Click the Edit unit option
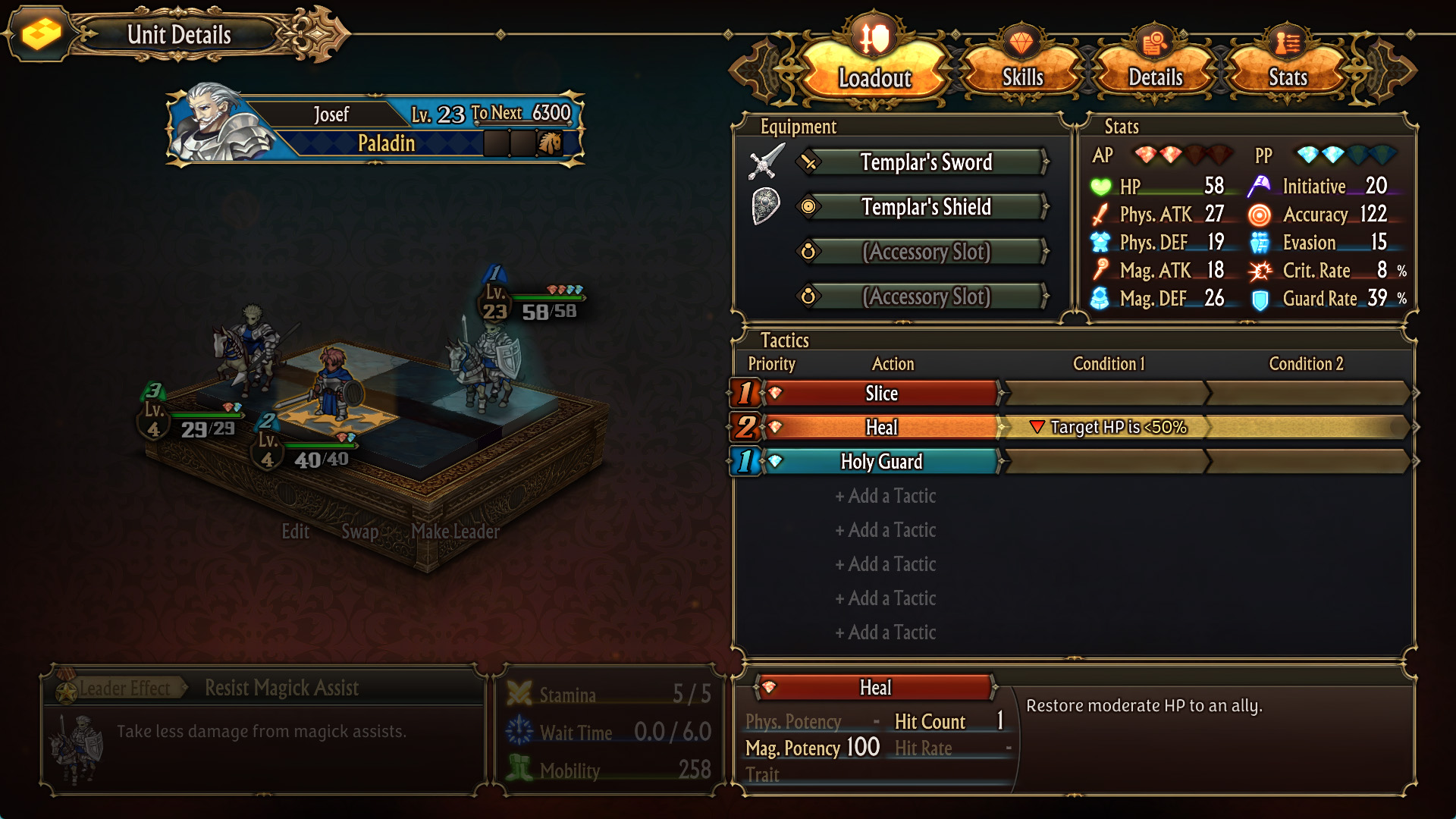Screen dimensions: 1456x819 (295, 532)
